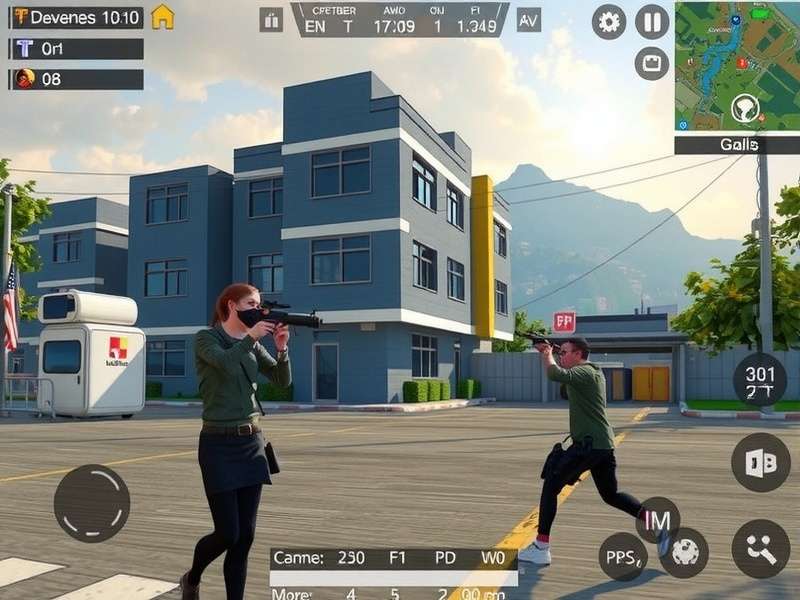Screen dimensions: 800x600
Task: Click the small icon left of the top scoreboard
Action: pyautogui.click(x=271, y=20)
